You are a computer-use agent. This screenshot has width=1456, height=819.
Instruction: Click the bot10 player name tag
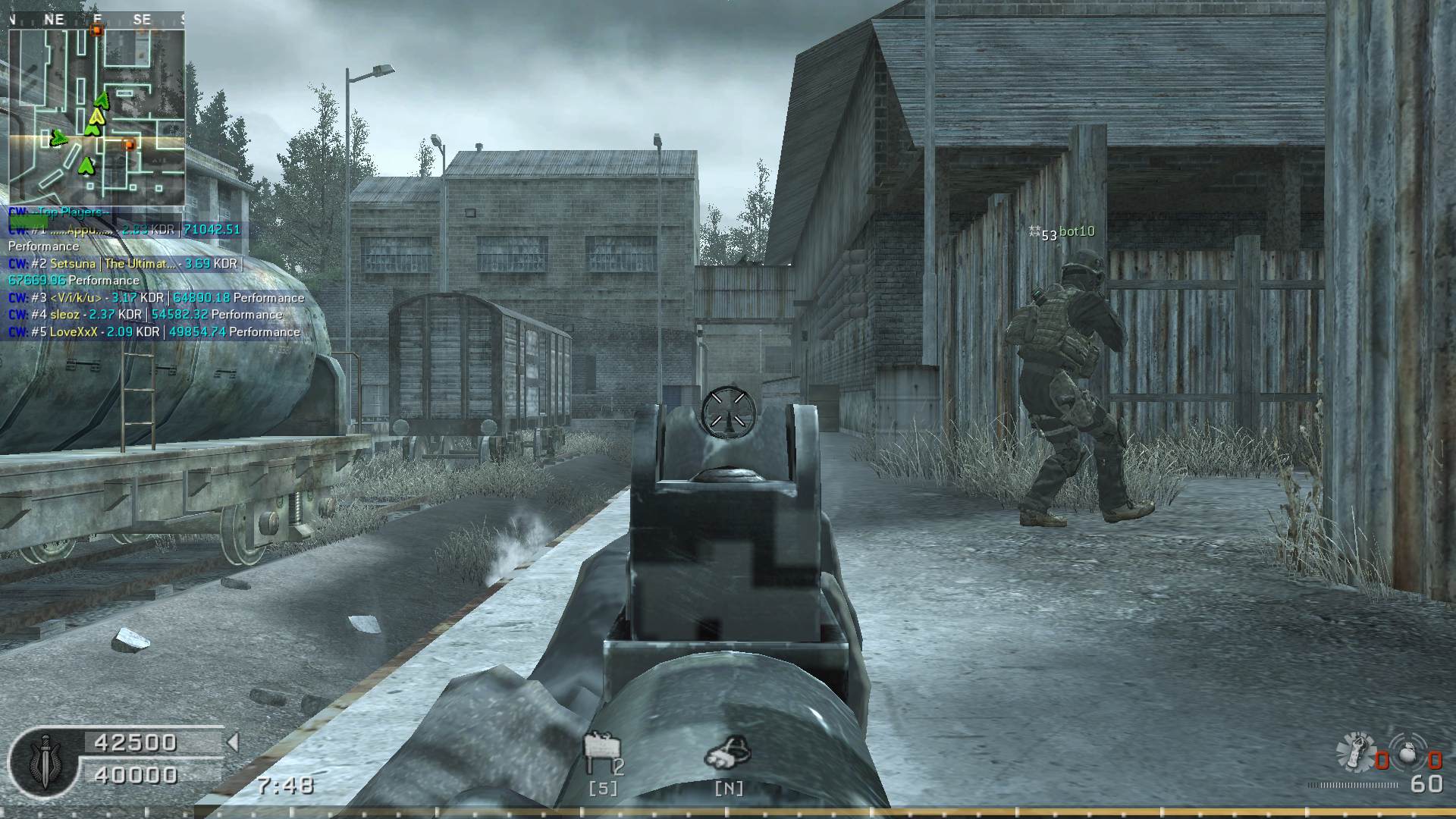tap(1076, 231)
